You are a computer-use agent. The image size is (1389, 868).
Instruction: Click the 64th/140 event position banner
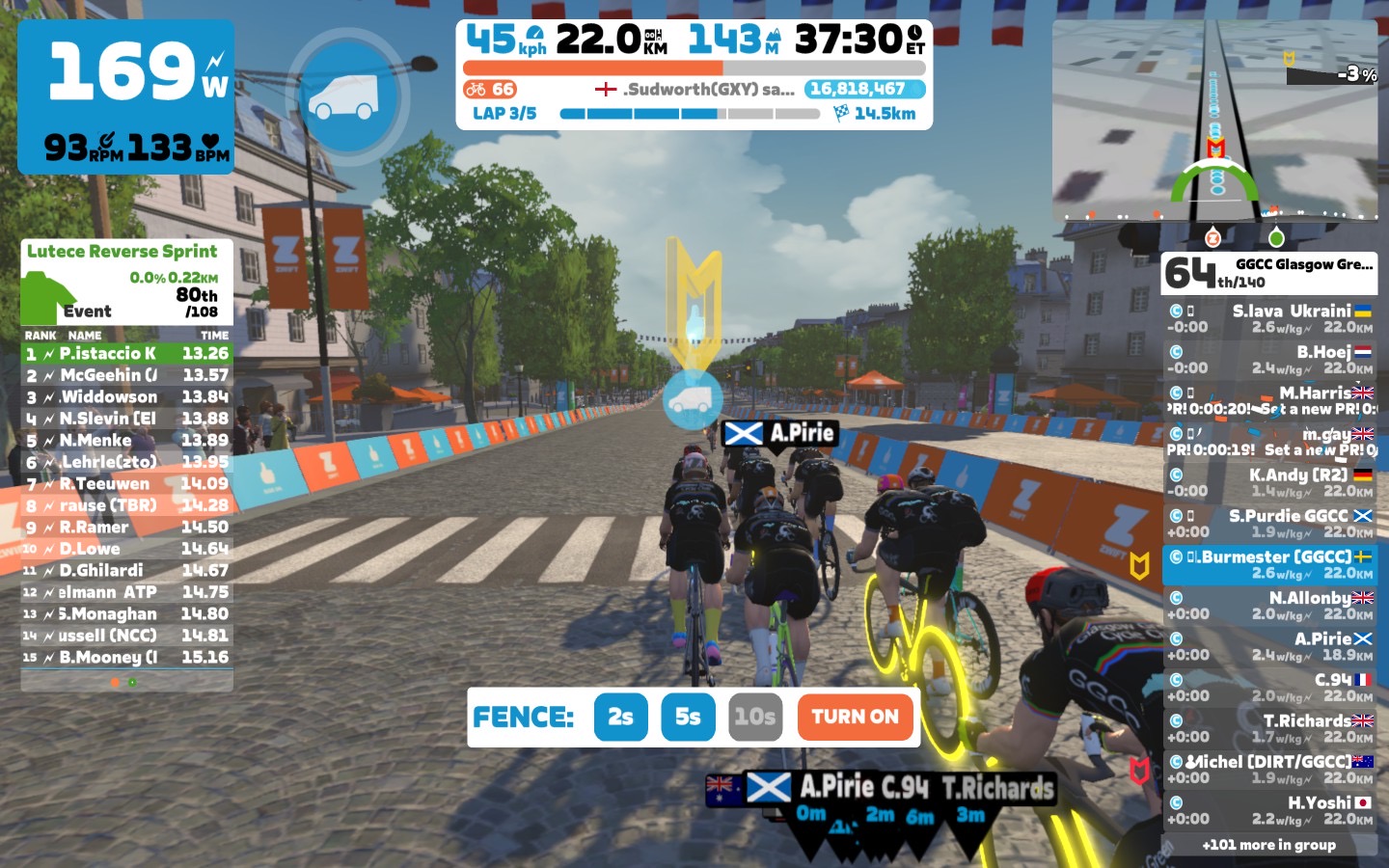(x=1269, y=273)
